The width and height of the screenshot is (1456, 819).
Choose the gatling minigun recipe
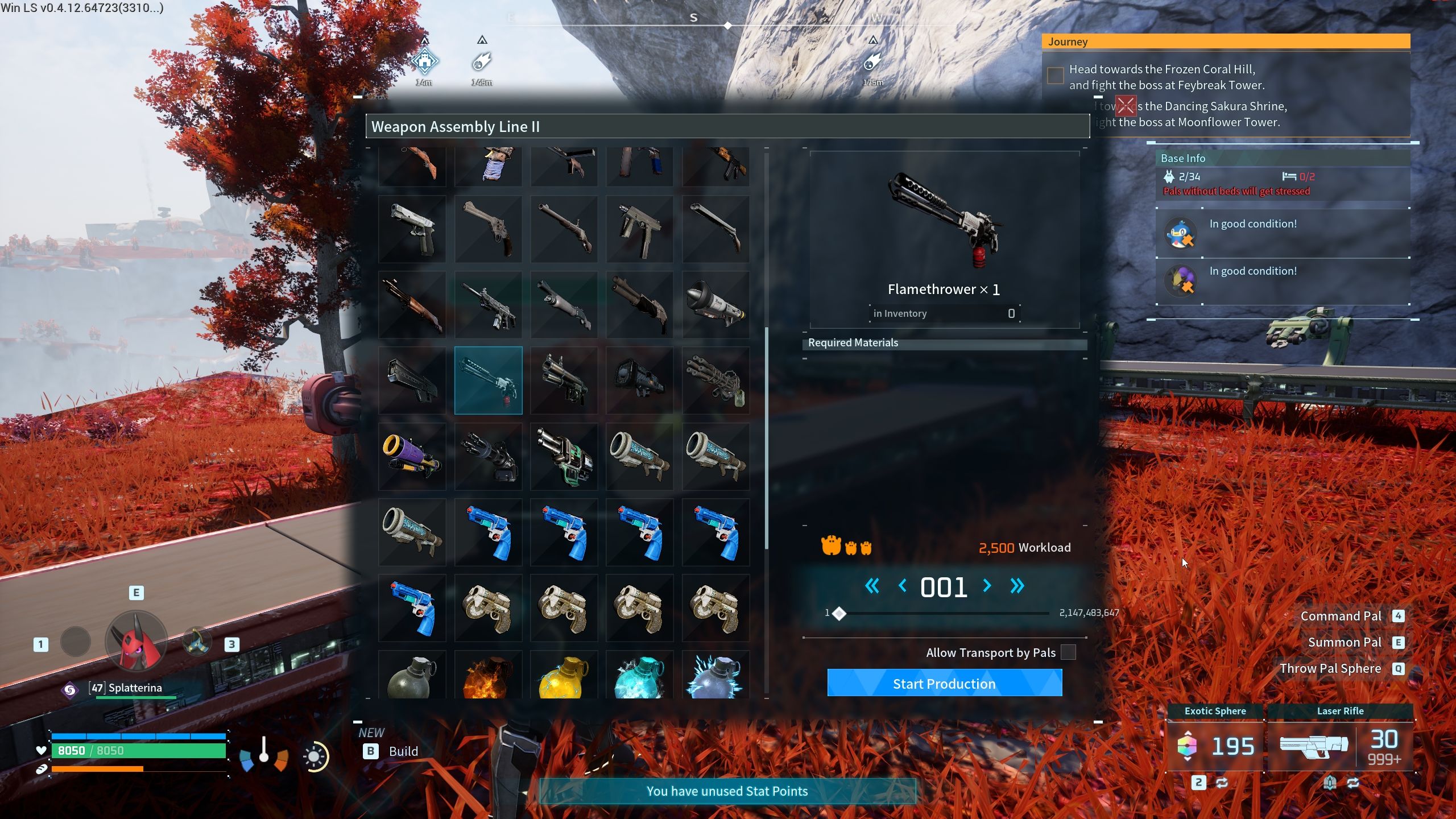[x=715, y=380]
